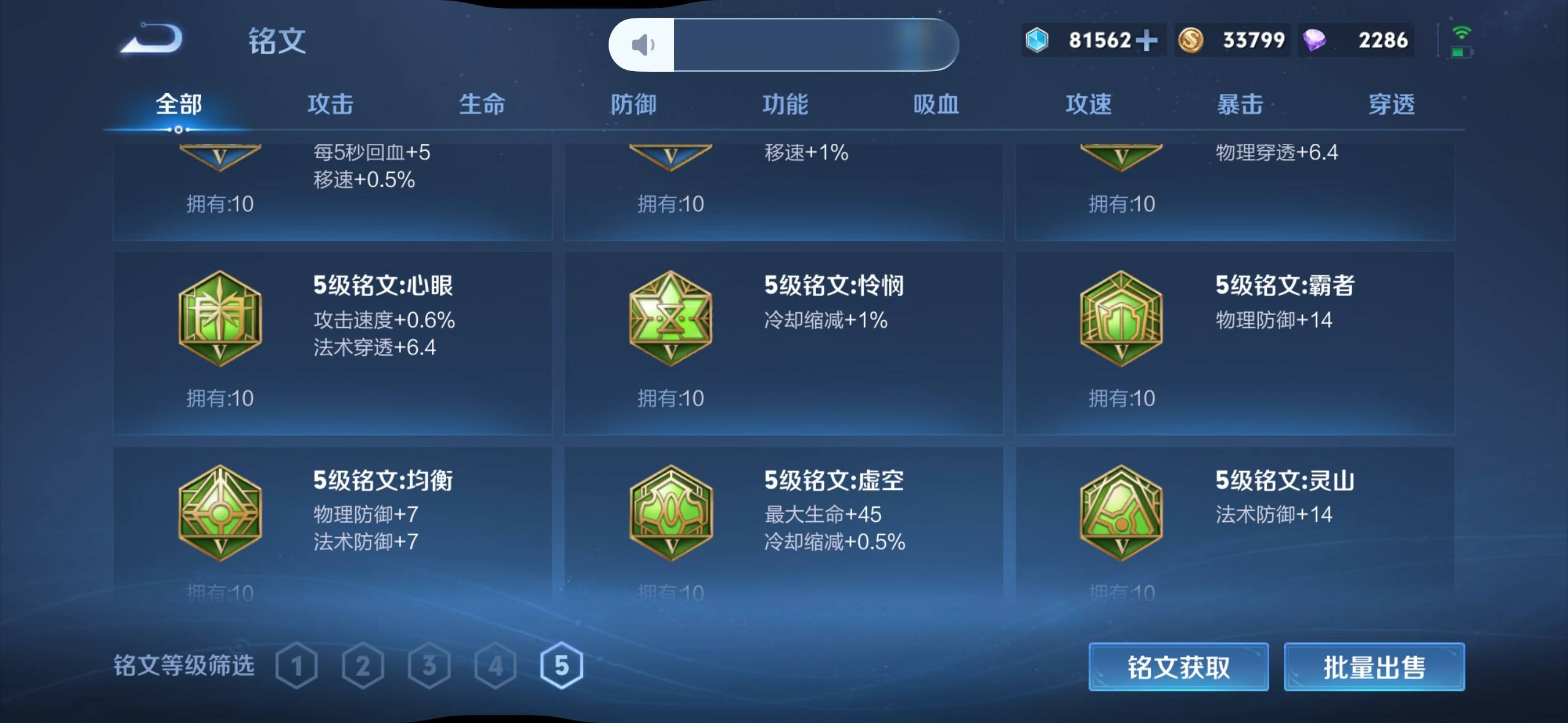Choose the 暴击 tab

[x=1240, y=104]
